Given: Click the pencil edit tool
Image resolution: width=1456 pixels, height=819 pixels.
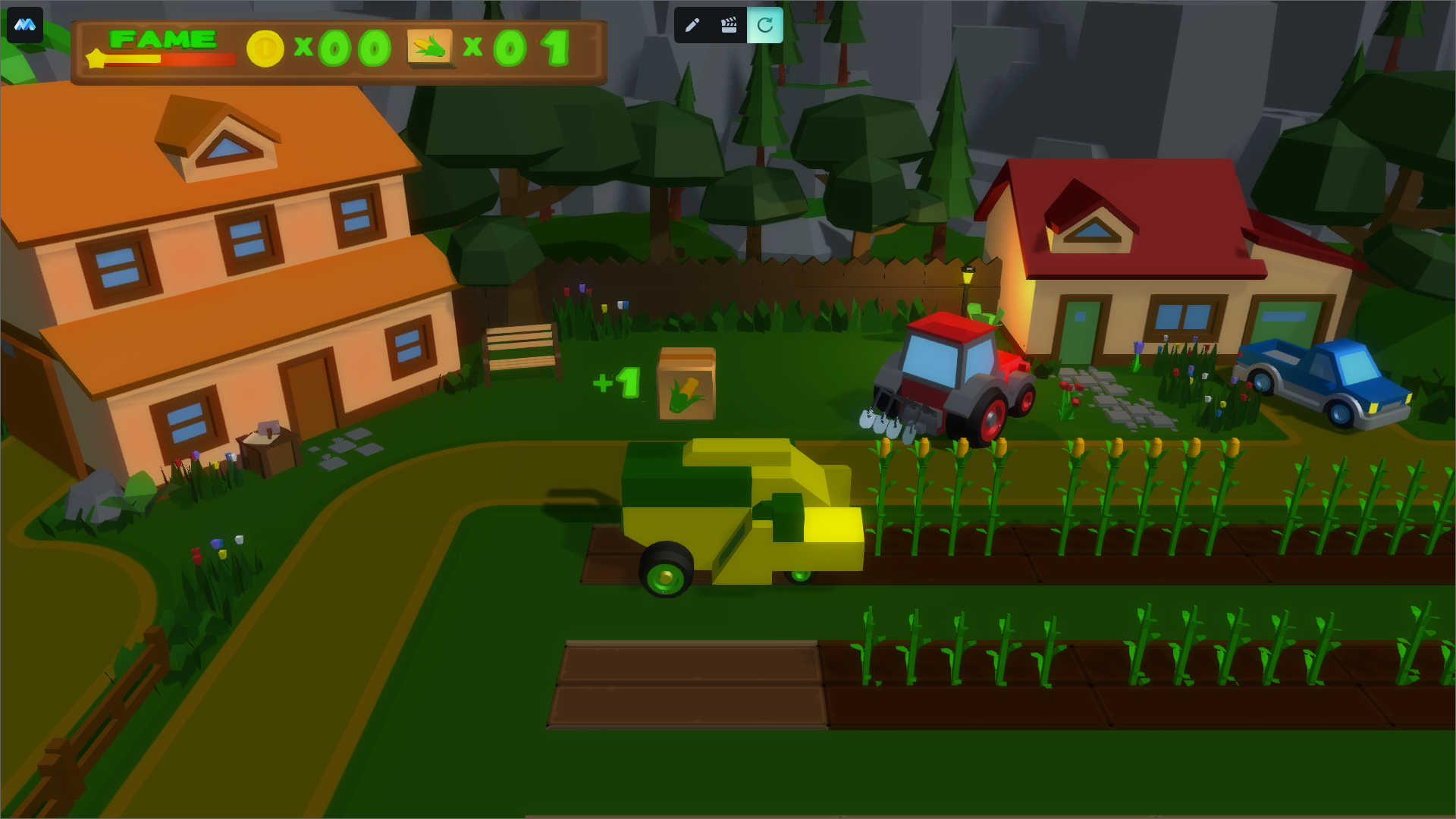Looking at the screenshot, I should [692, 25].
